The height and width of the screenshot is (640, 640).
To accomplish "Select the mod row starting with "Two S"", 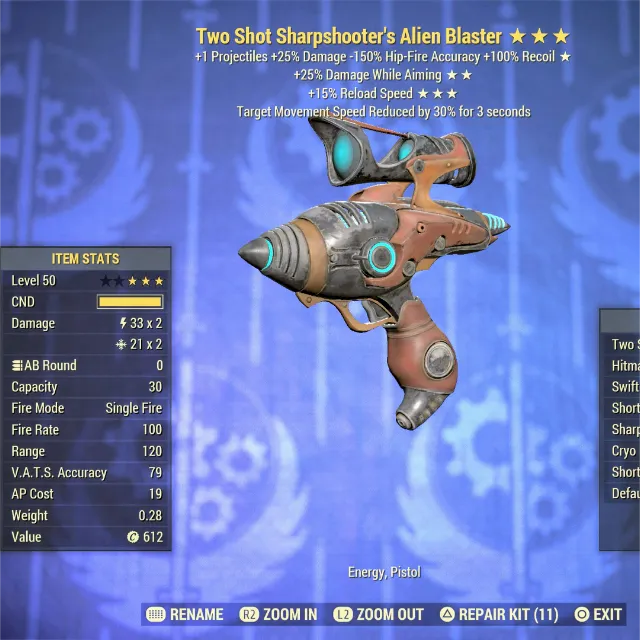I will pos(623,345).
